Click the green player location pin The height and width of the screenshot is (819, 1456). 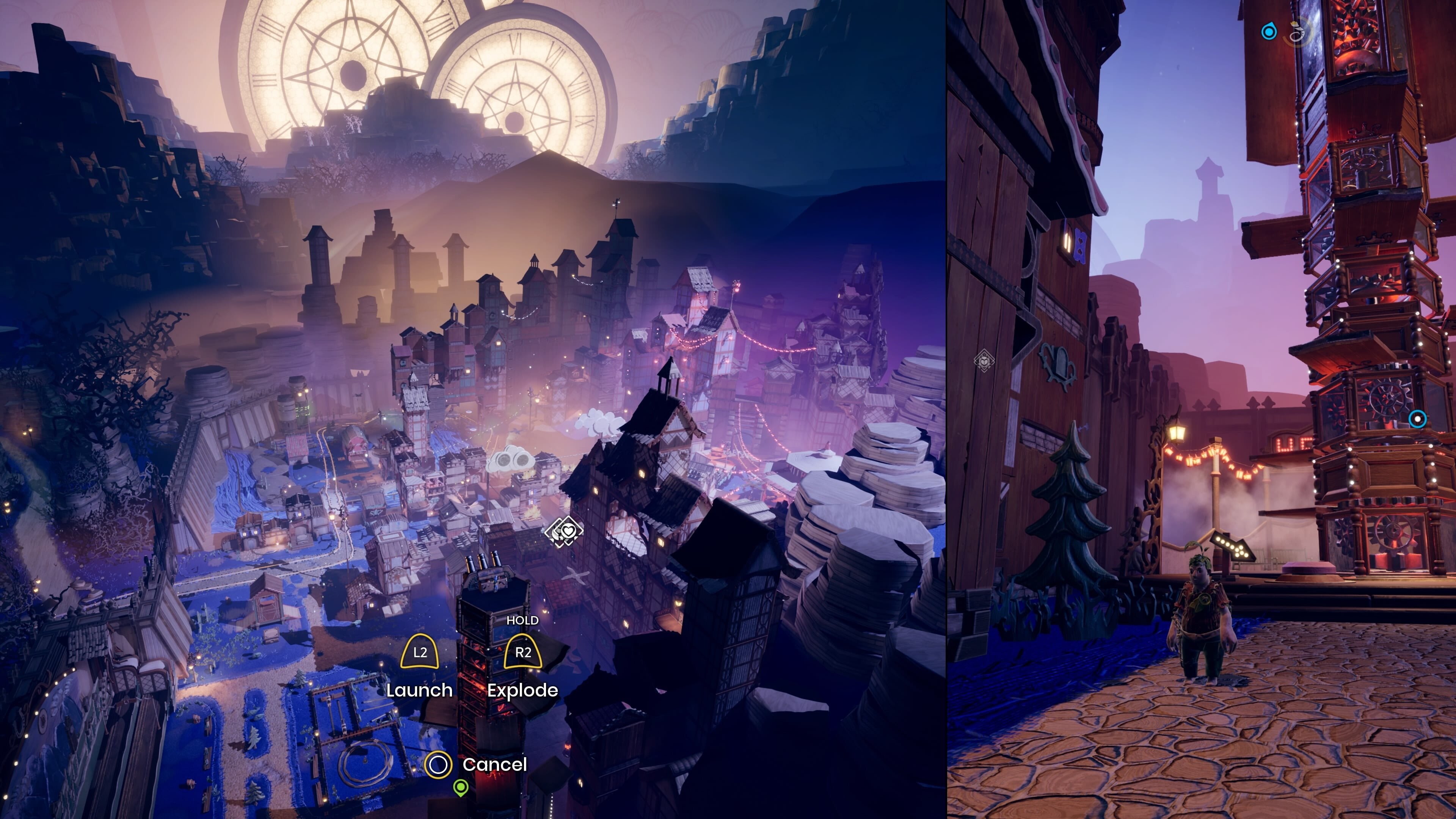point(461,788)
